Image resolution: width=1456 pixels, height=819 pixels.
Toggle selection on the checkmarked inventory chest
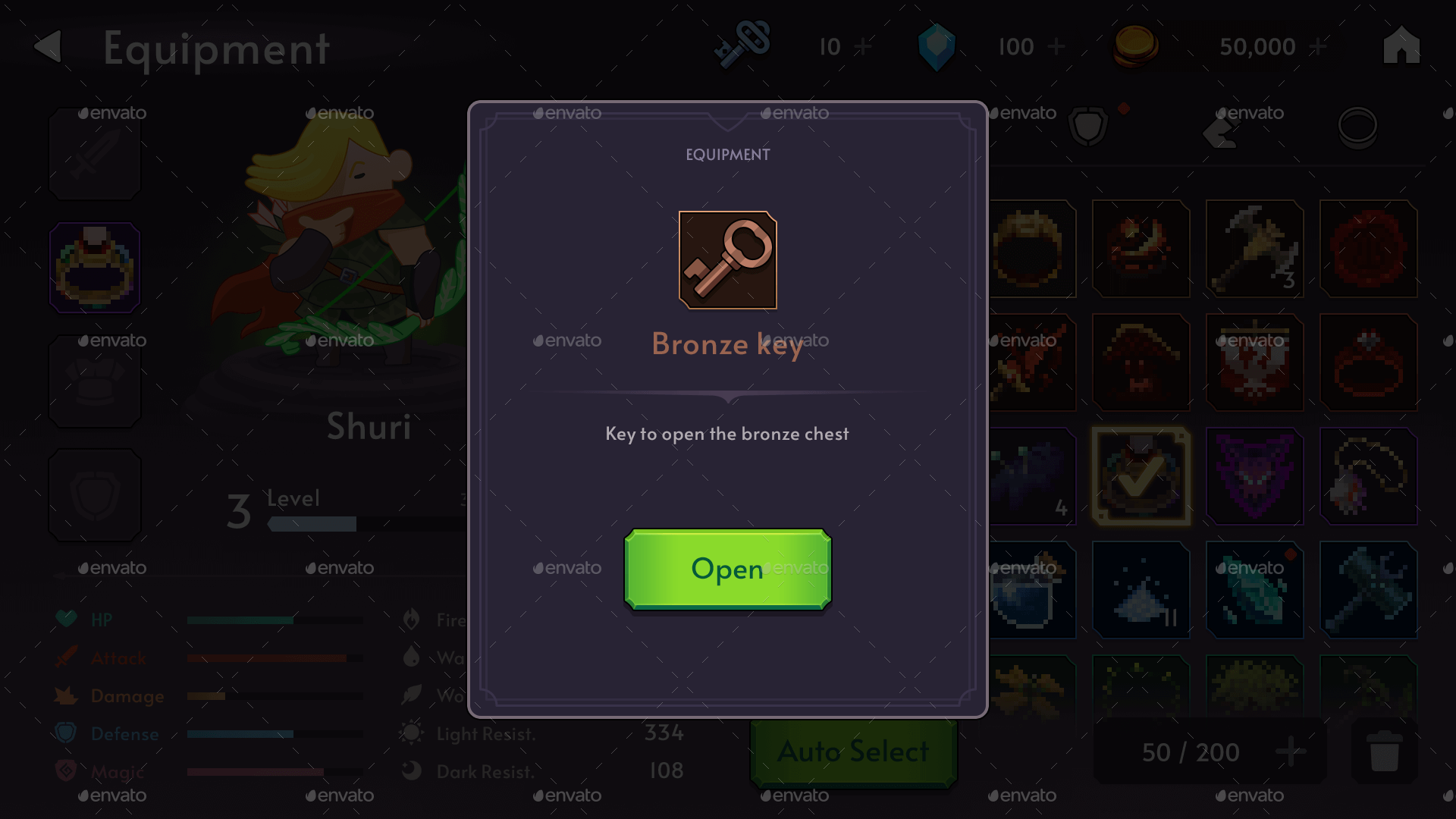(x=1141, y=476)
